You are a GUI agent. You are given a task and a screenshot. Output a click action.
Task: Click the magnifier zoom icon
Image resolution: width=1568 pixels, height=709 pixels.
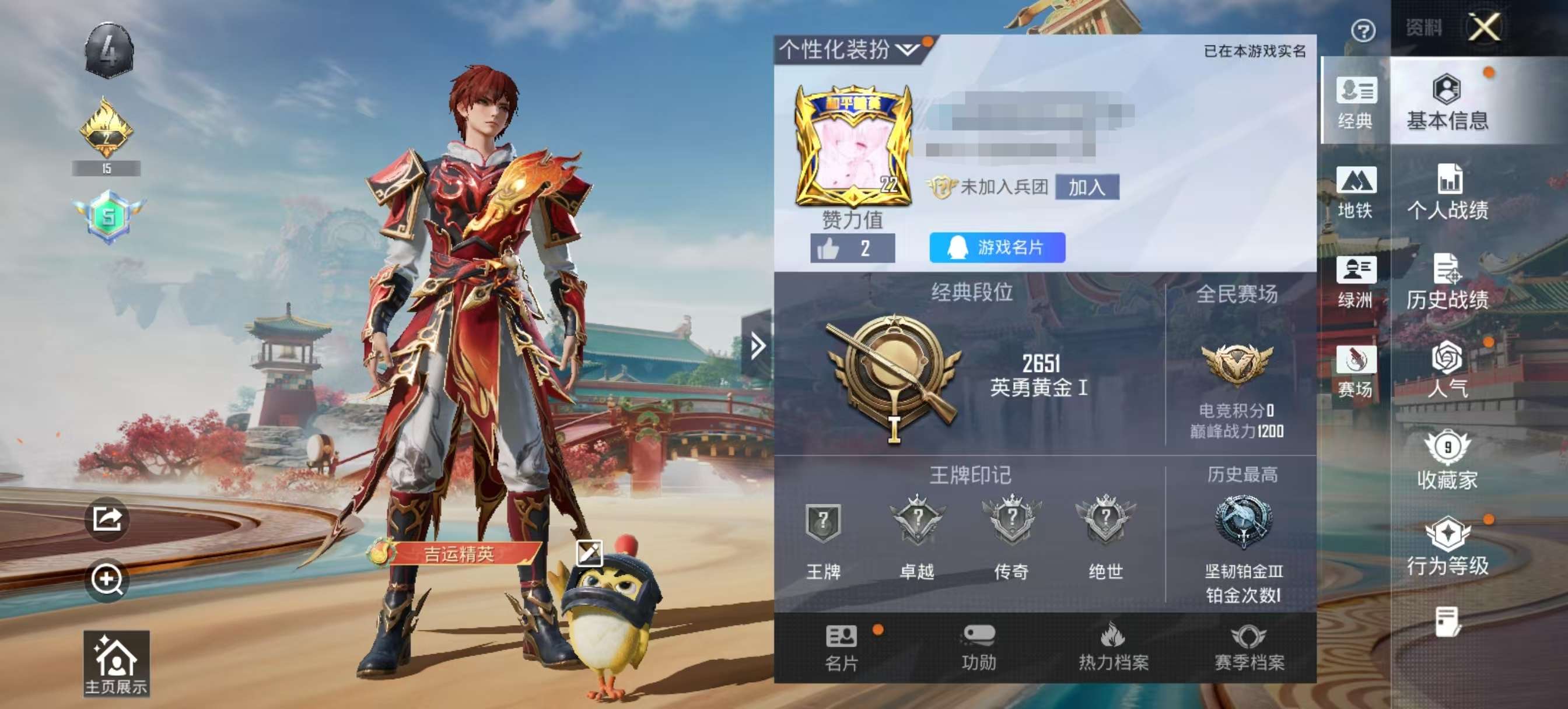tap(107, 578)
